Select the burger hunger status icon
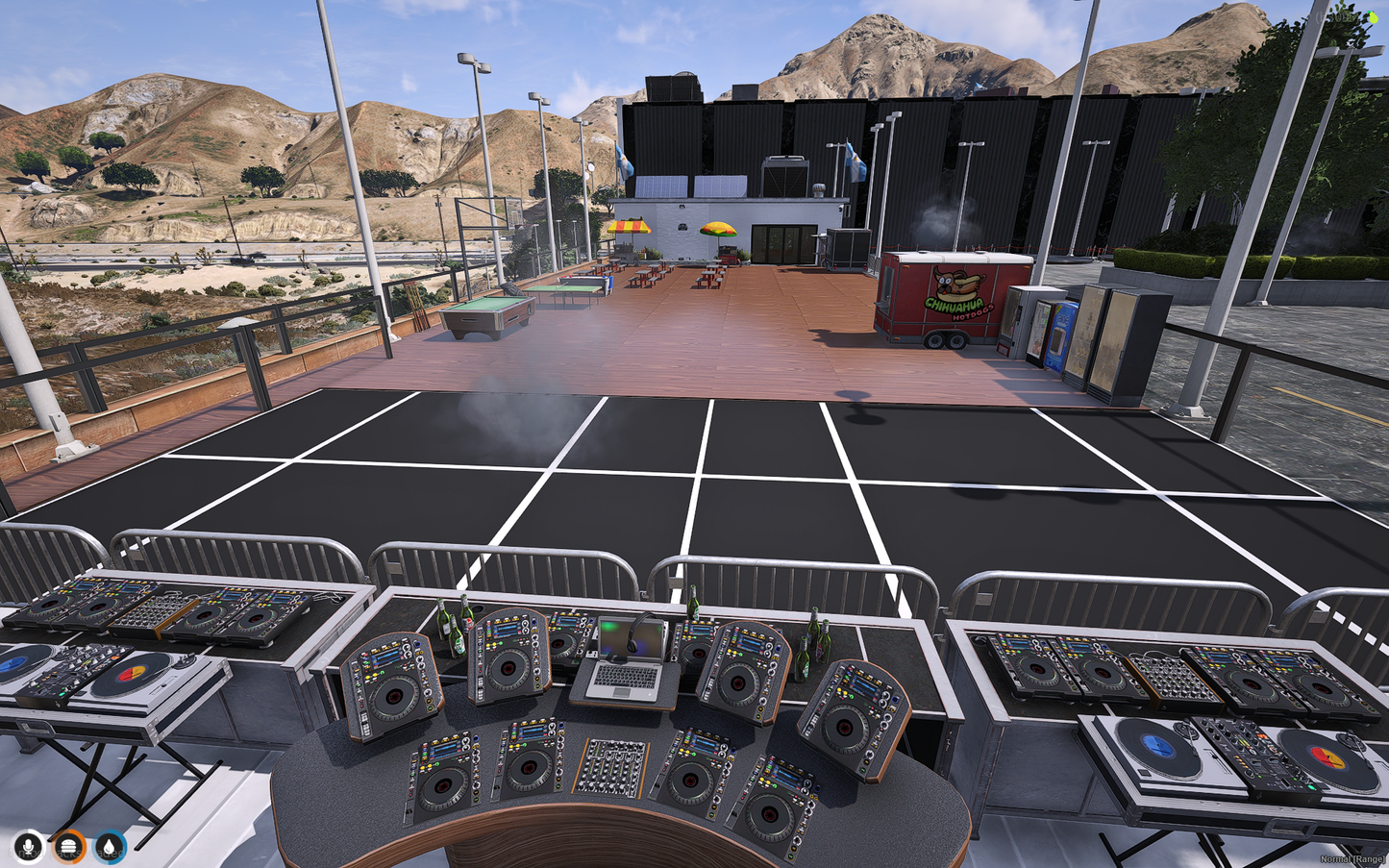 (x=69, y=847)
